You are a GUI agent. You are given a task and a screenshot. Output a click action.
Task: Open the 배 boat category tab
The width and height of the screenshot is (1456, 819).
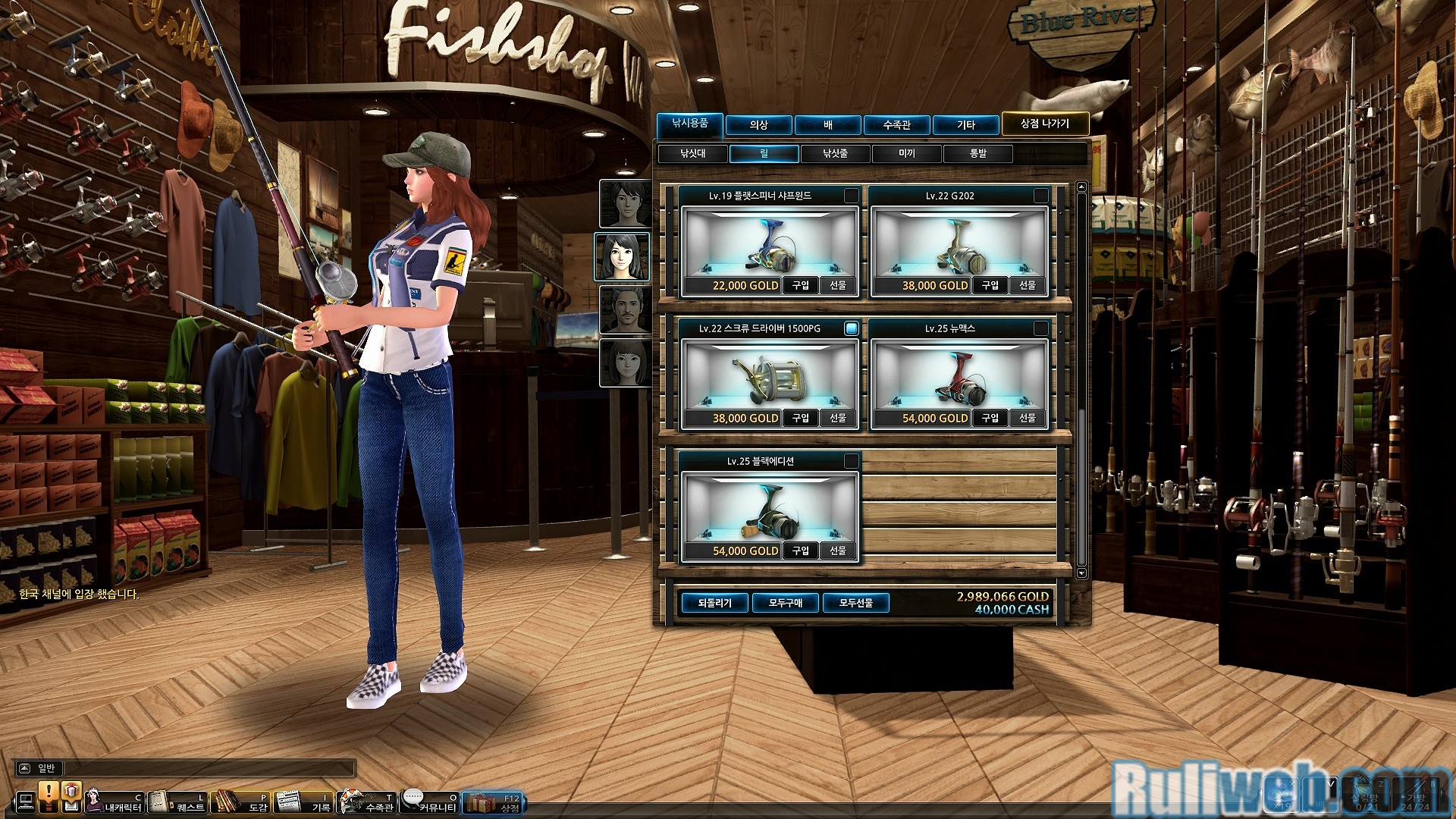pyautogui.click(x=827, y=124)
